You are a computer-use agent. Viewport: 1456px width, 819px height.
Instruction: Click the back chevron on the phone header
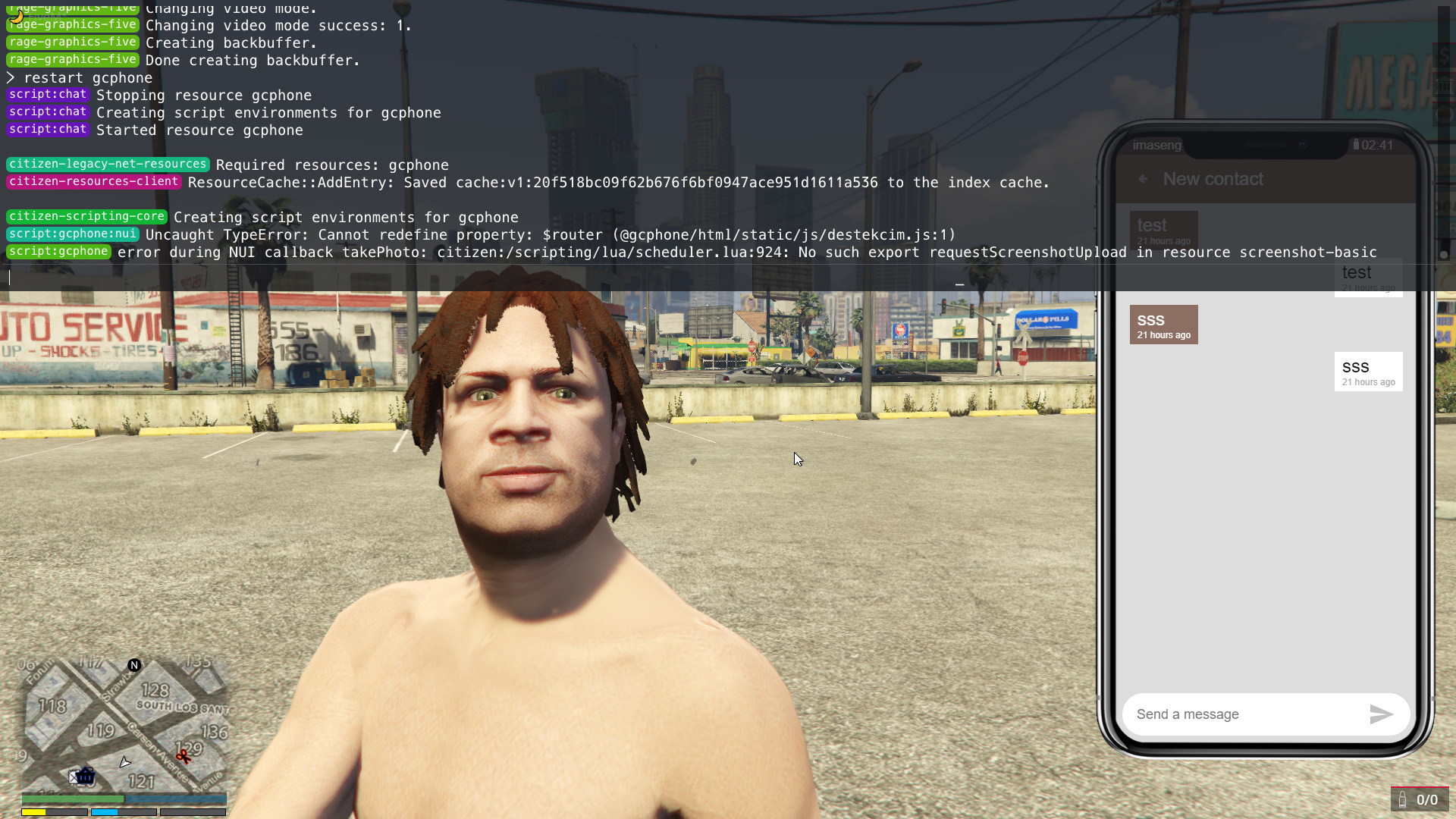click(x=1144, y=179)
